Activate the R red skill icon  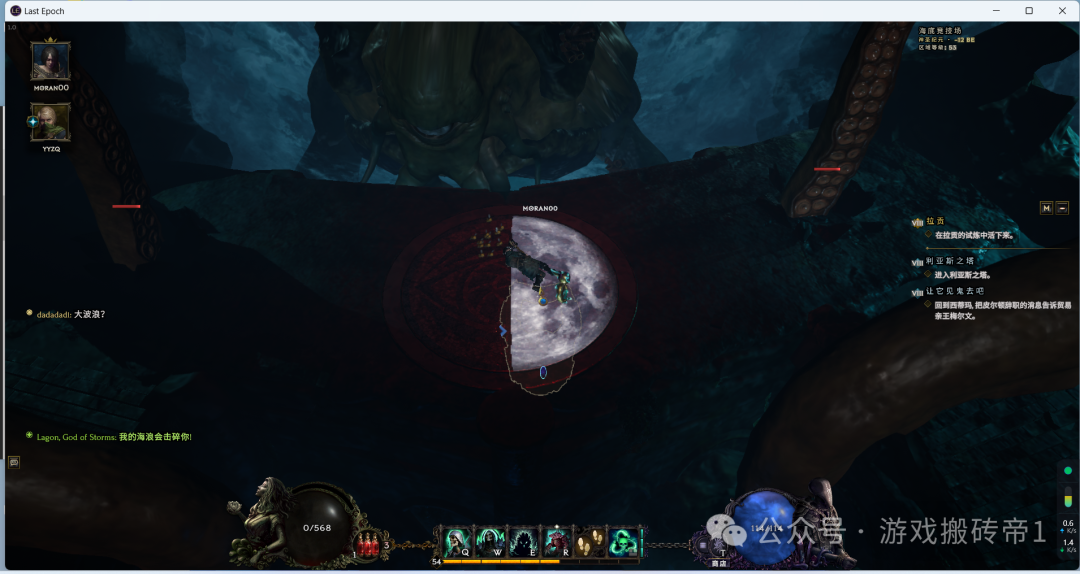point(557,543)
